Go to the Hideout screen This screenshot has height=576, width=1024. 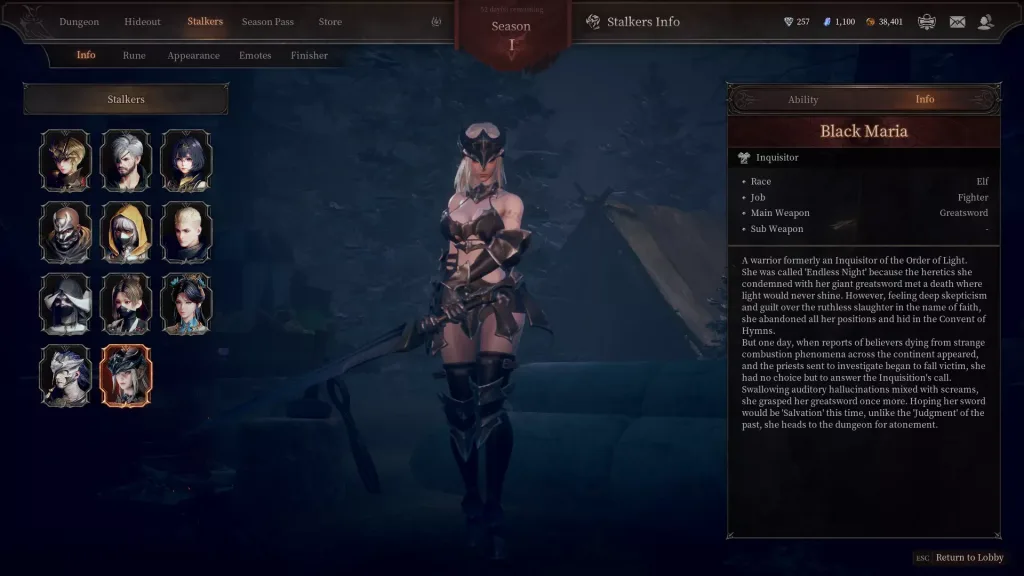(x=142, y=22)
